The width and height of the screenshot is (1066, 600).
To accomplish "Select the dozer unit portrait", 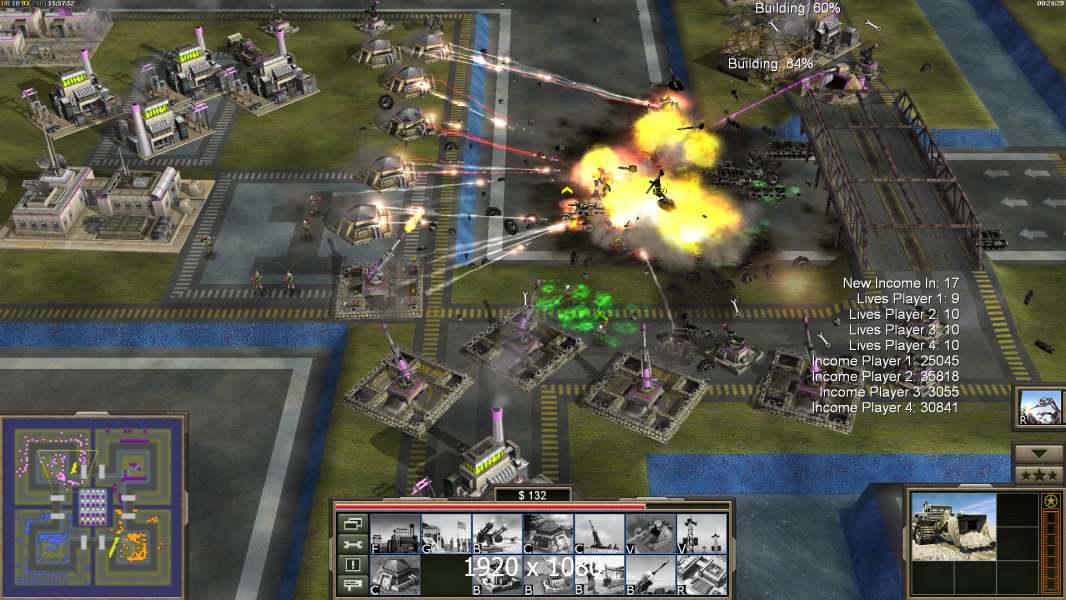I will 953,526.
